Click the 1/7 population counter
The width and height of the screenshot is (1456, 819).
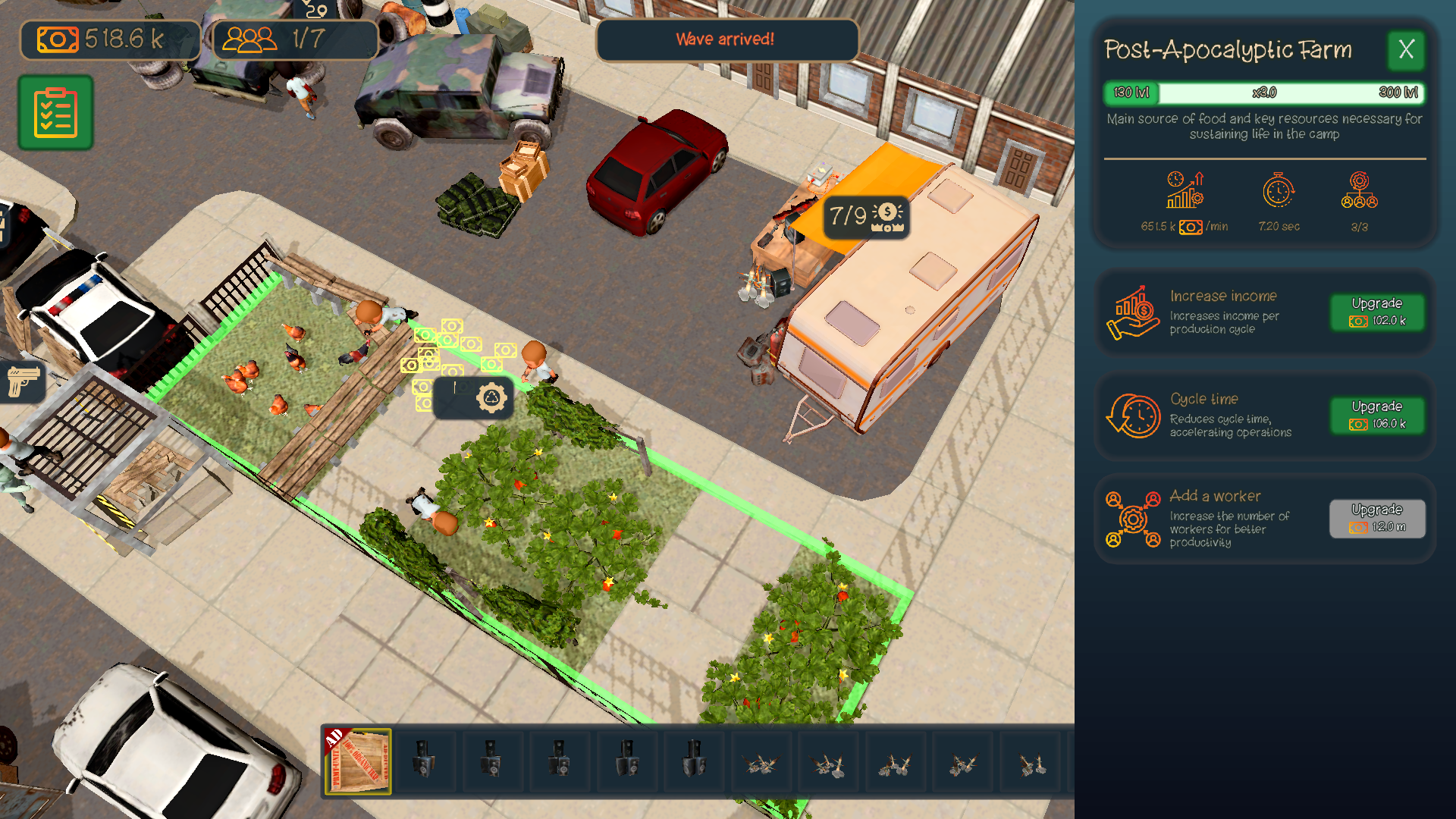pyautogui.click(x=293, y=39)
